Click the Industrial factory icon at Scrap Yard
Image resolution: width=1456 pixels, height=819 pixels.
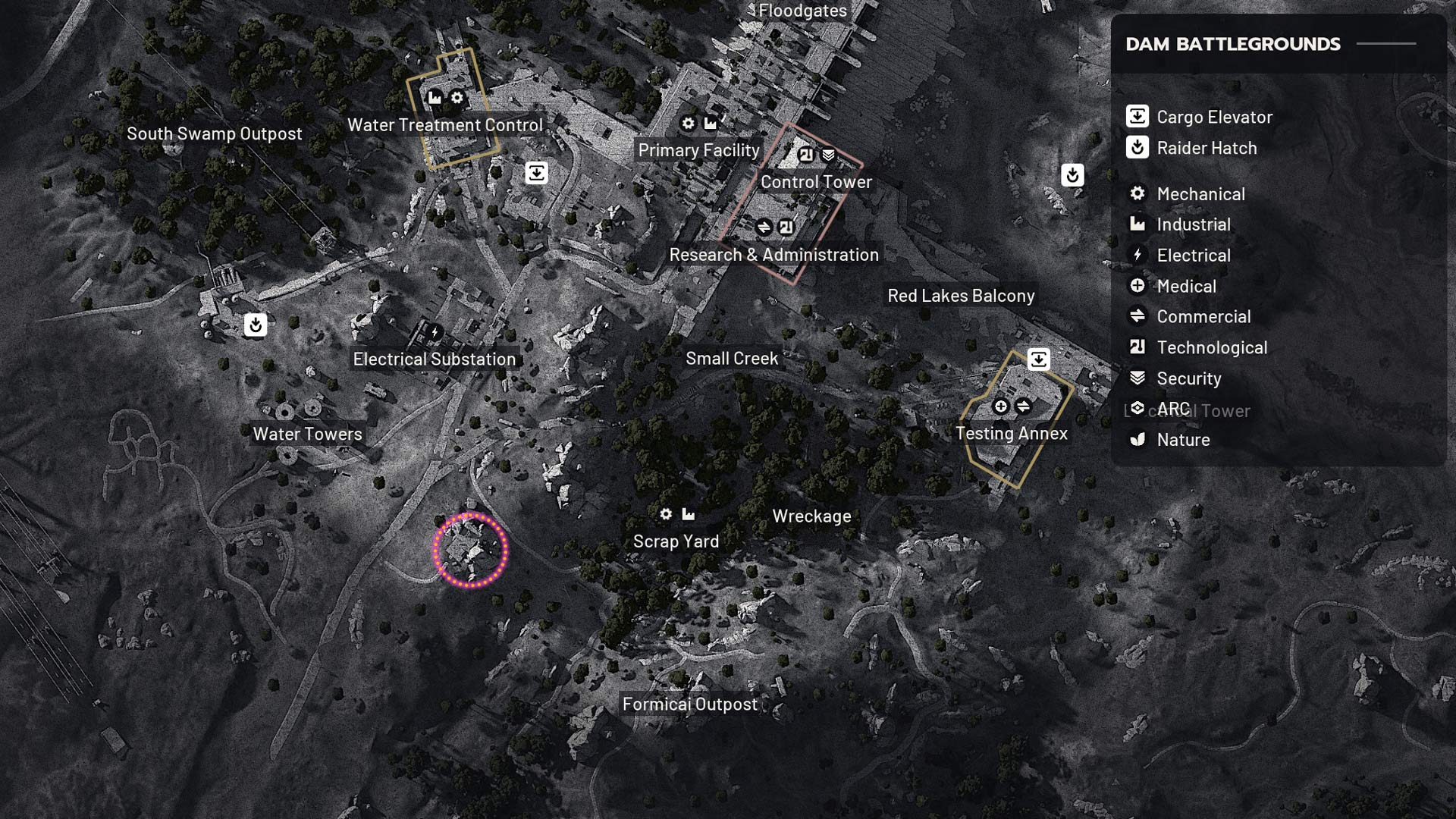[x=689, y=513]
